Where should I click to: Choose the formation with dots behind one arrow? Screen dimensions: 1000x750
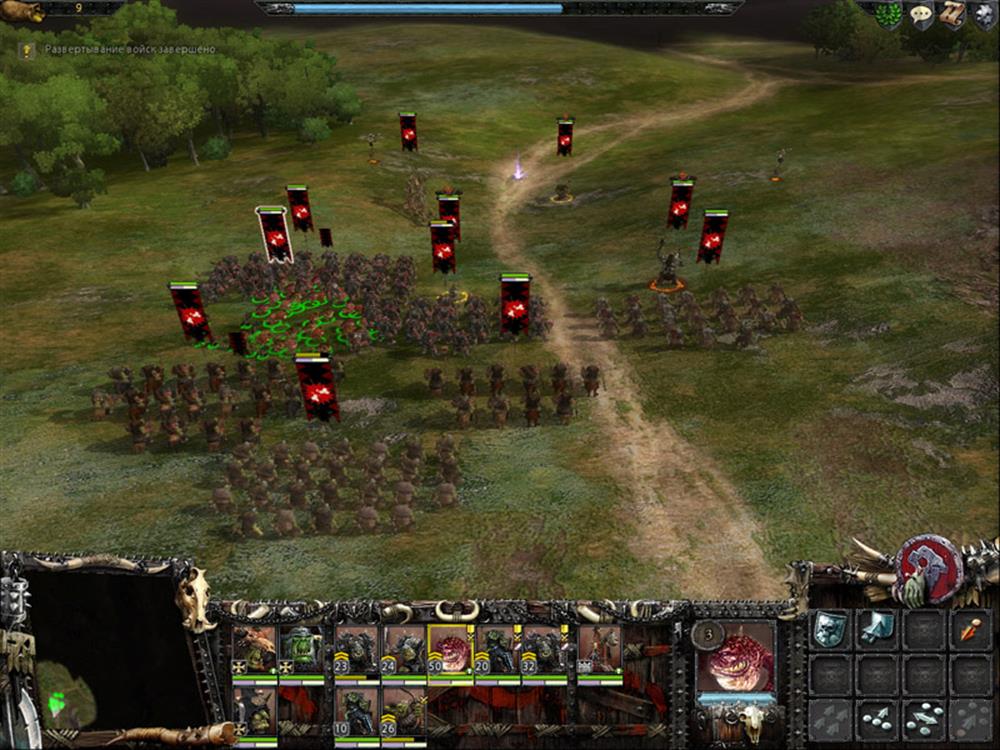[876, 718]
